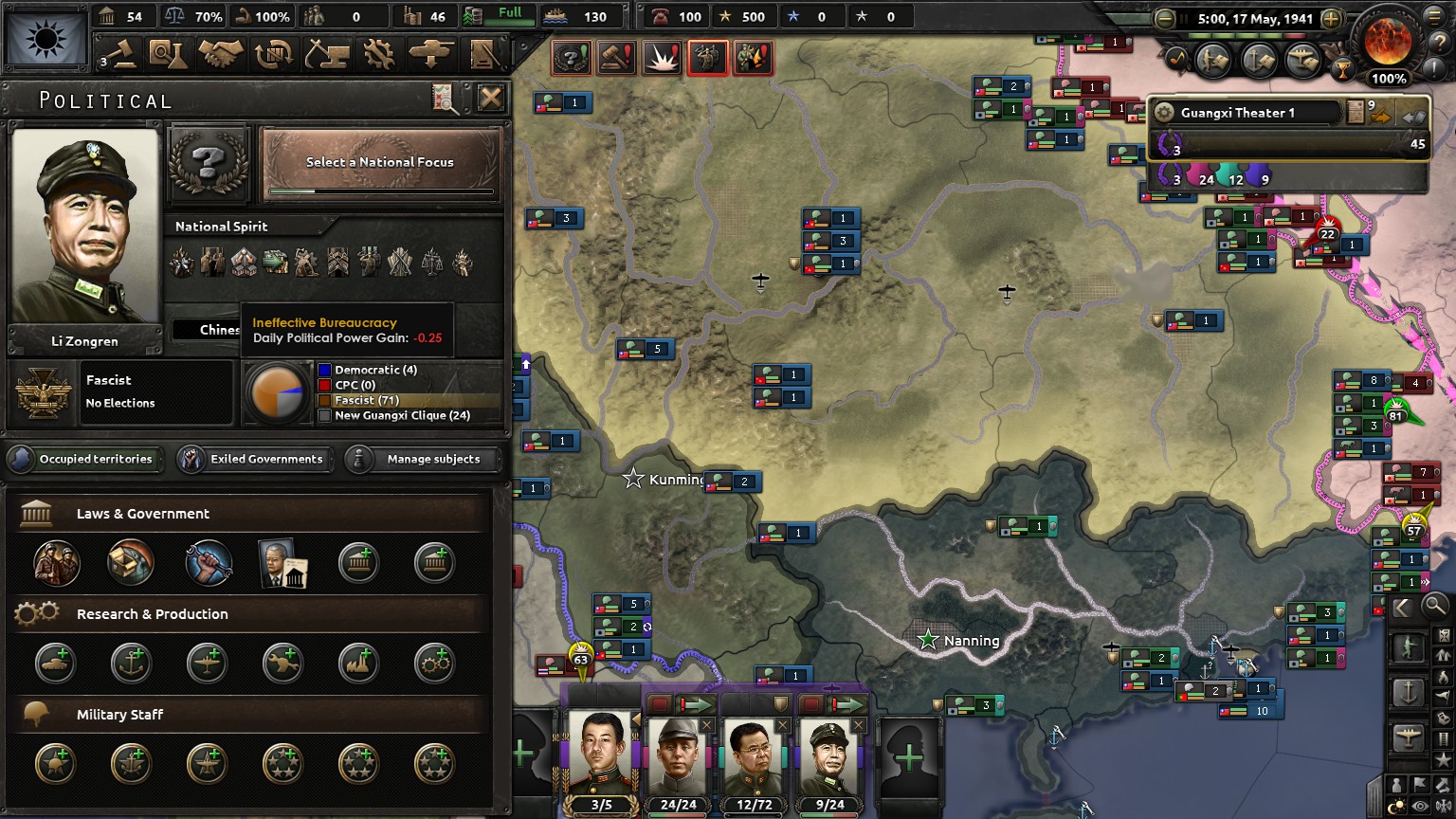The image size is (1456, 819).
Task: Open the Production gears menu
Action: (379, 55)
